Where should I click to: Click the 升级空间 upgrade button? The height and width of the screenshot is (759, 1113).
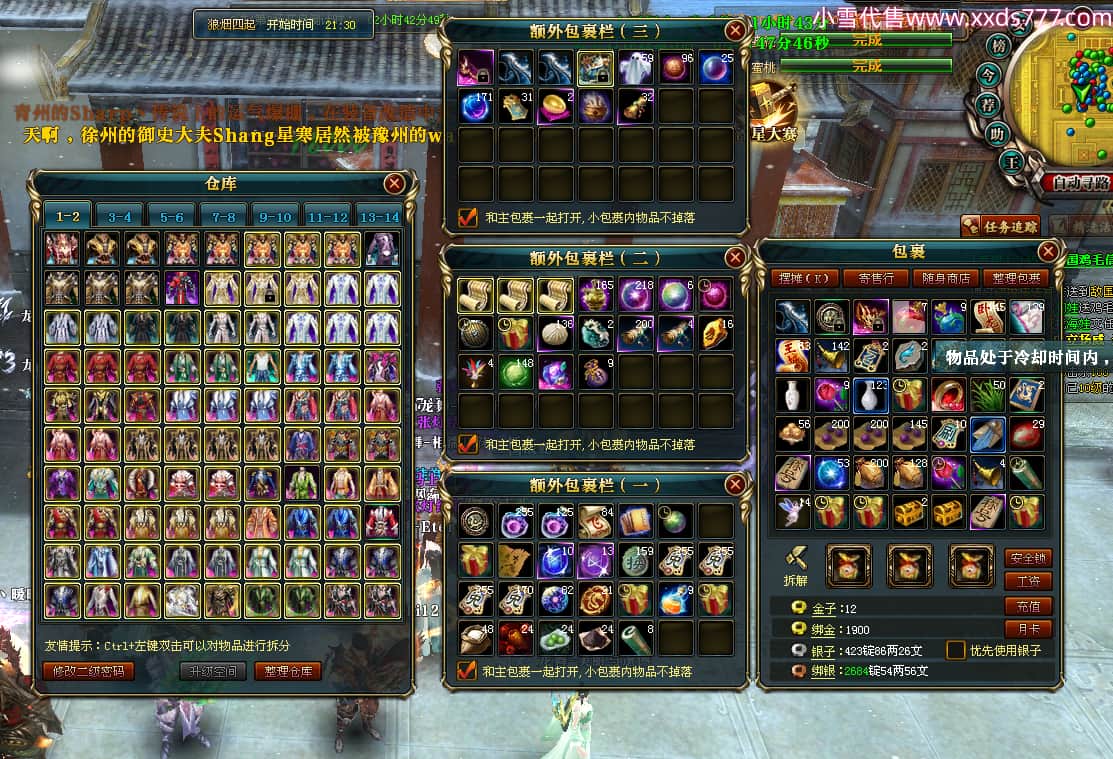click(213, 671)
